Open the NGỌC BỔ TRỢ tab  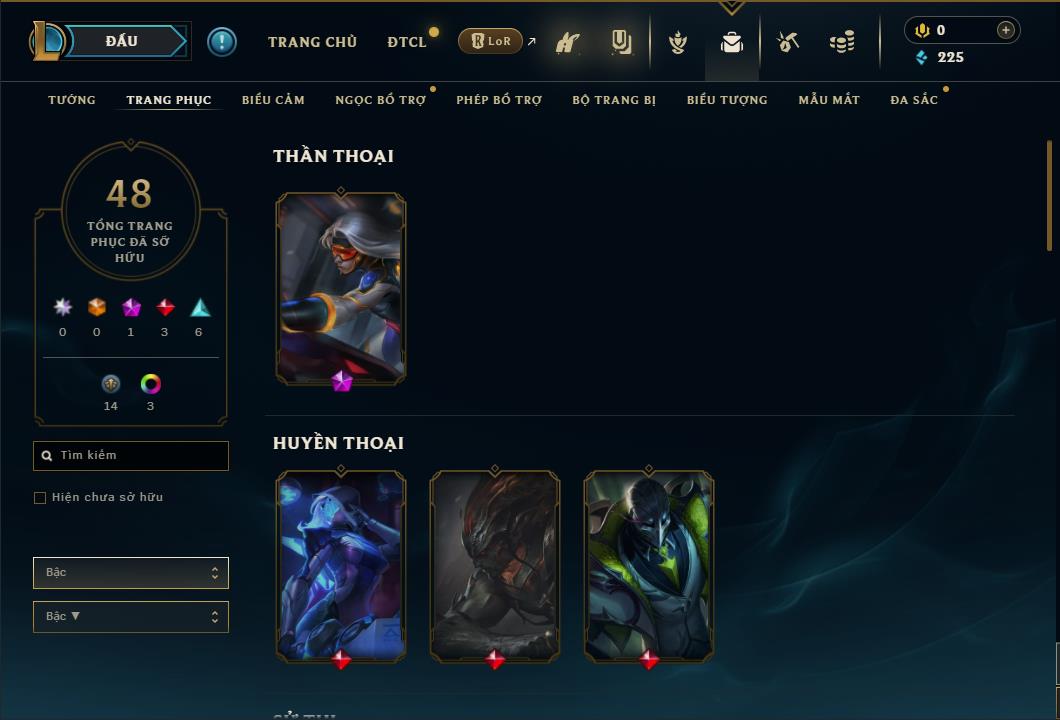380,100
